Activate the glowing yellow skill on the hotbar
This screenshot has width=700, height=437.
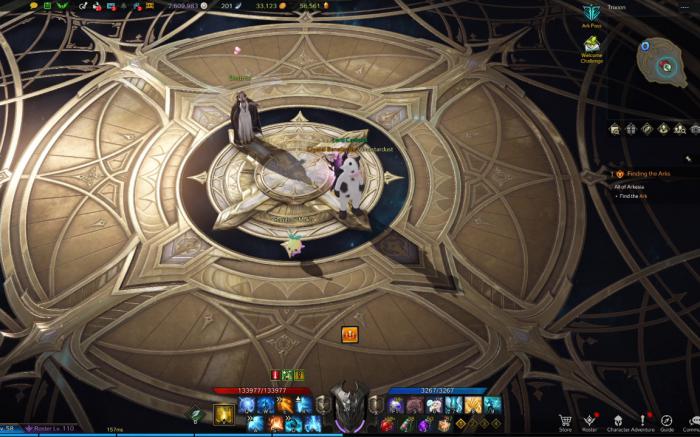[x=224, y=415]
